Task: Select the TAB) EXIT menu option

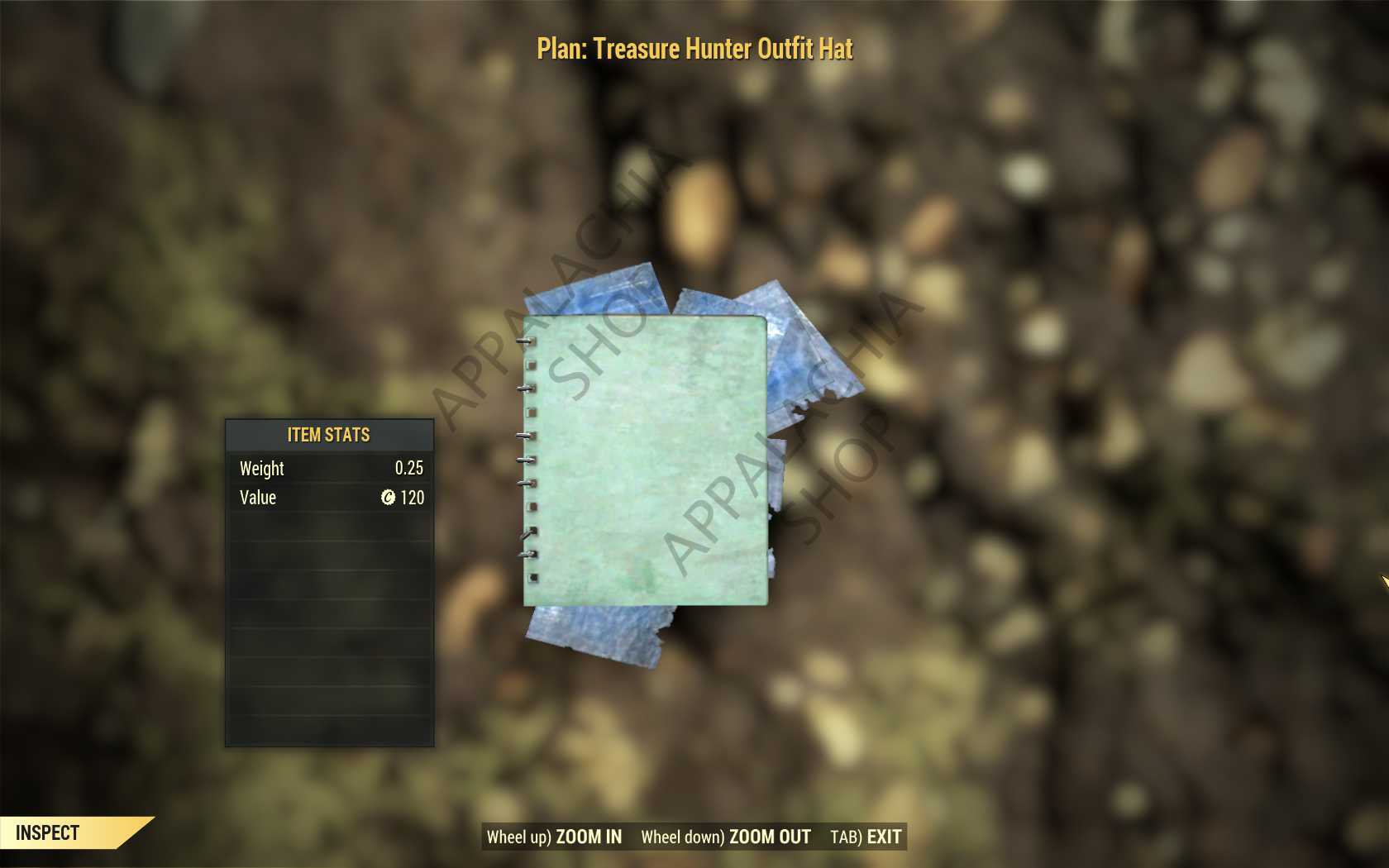Action: click(866, 837)
